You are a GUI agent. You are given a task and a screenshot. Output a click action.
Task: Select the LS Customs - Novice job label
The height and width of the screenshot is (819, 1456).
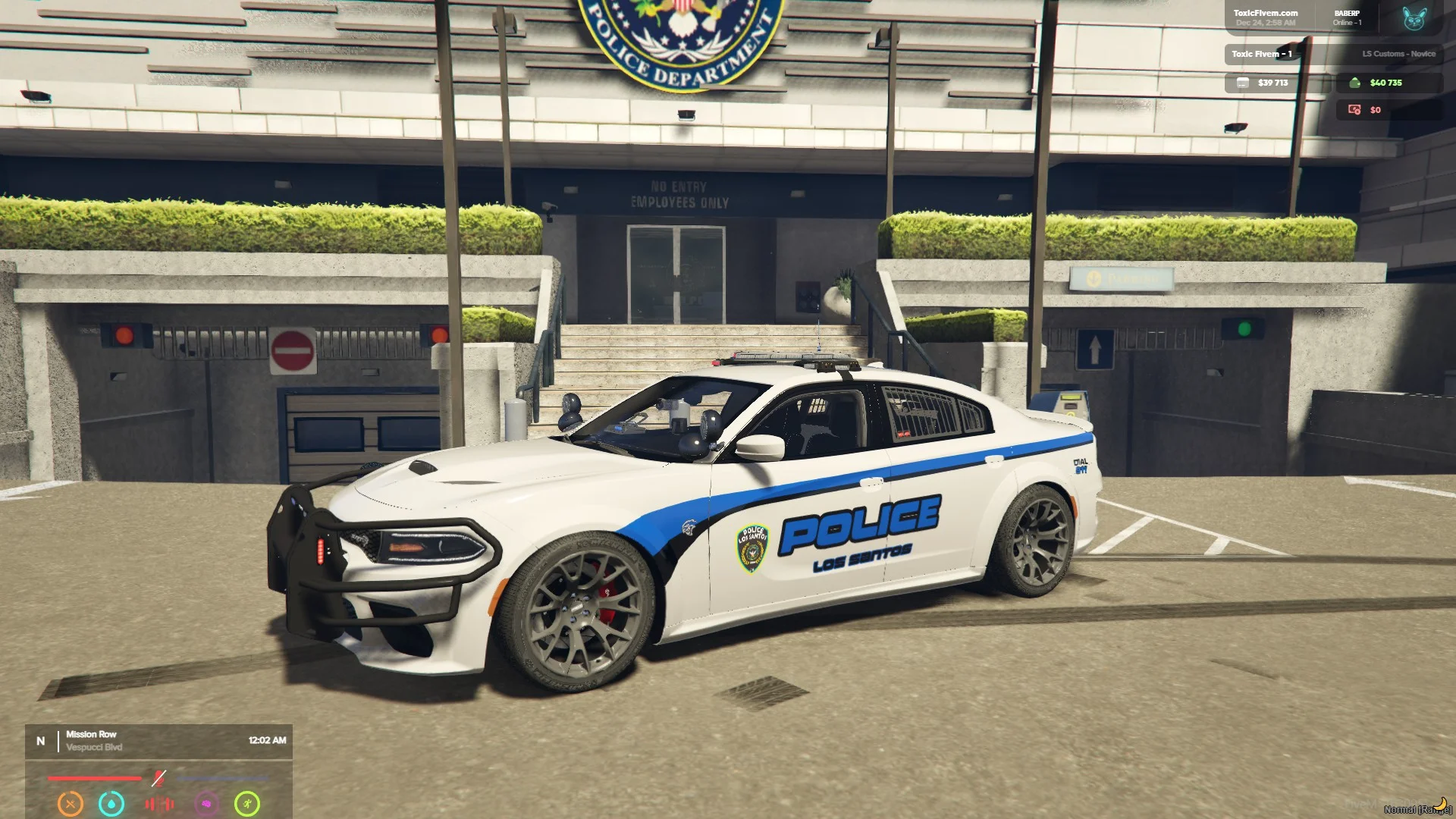pyautogui.click(x=1398, y=54)
